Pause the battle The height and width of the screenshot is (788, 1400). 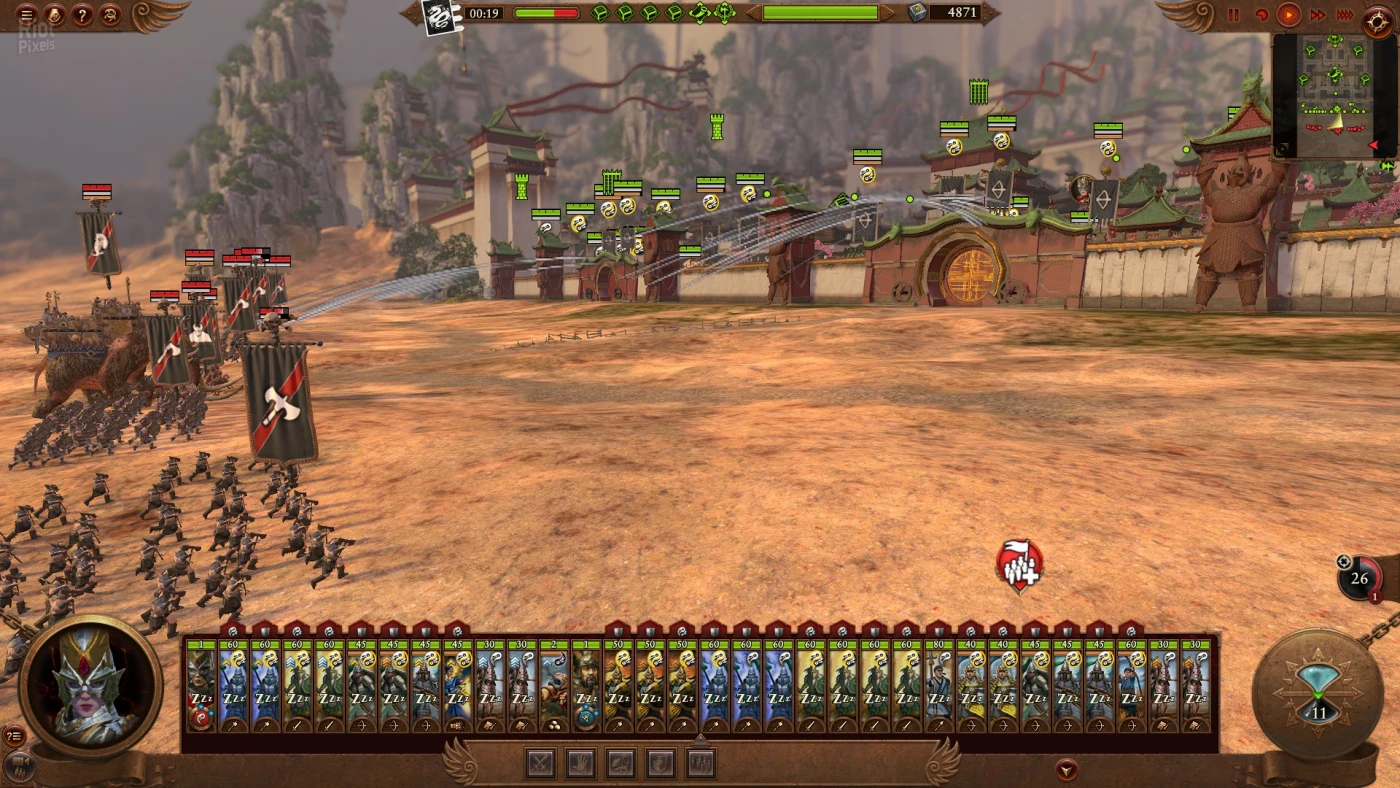(x=1233, y=15)
